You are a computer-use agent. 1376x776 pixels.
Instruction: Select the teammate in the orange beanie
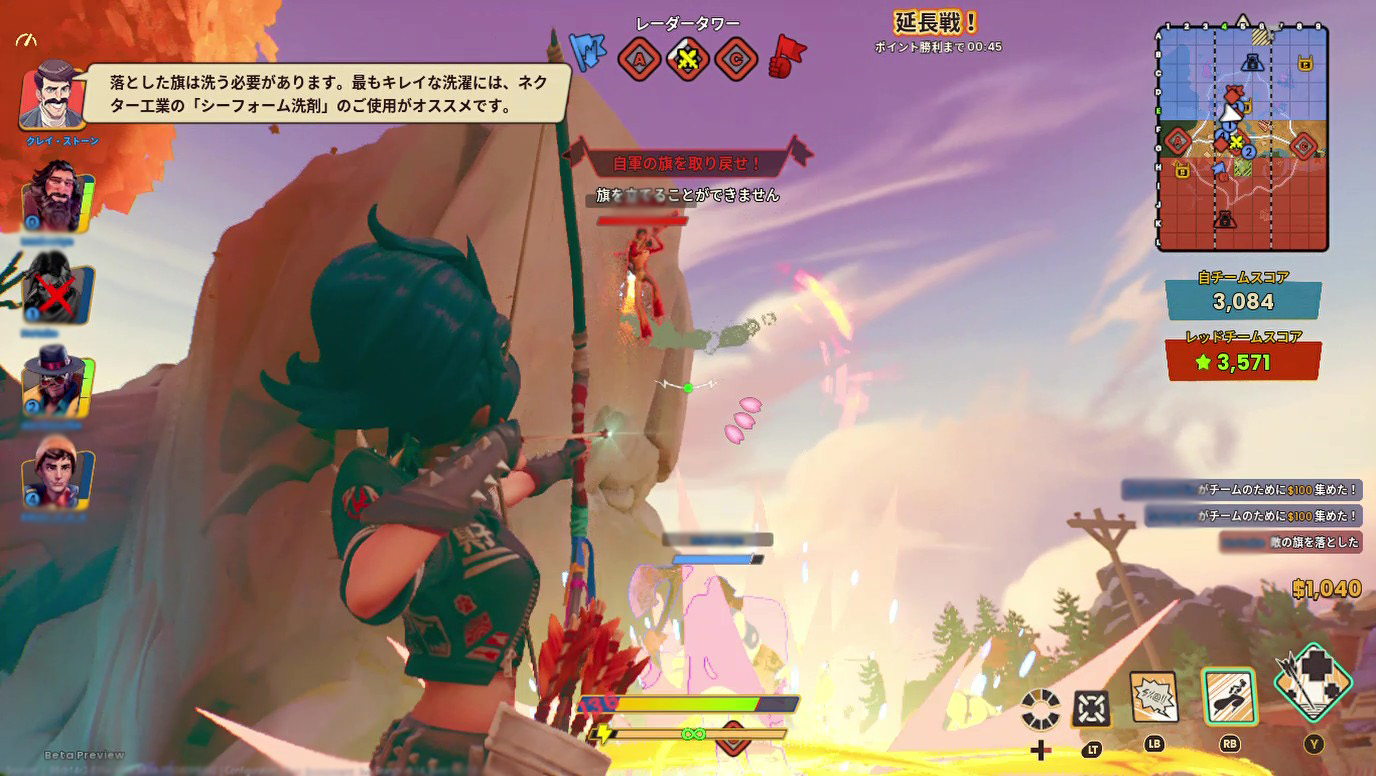[x=57, y=473]
